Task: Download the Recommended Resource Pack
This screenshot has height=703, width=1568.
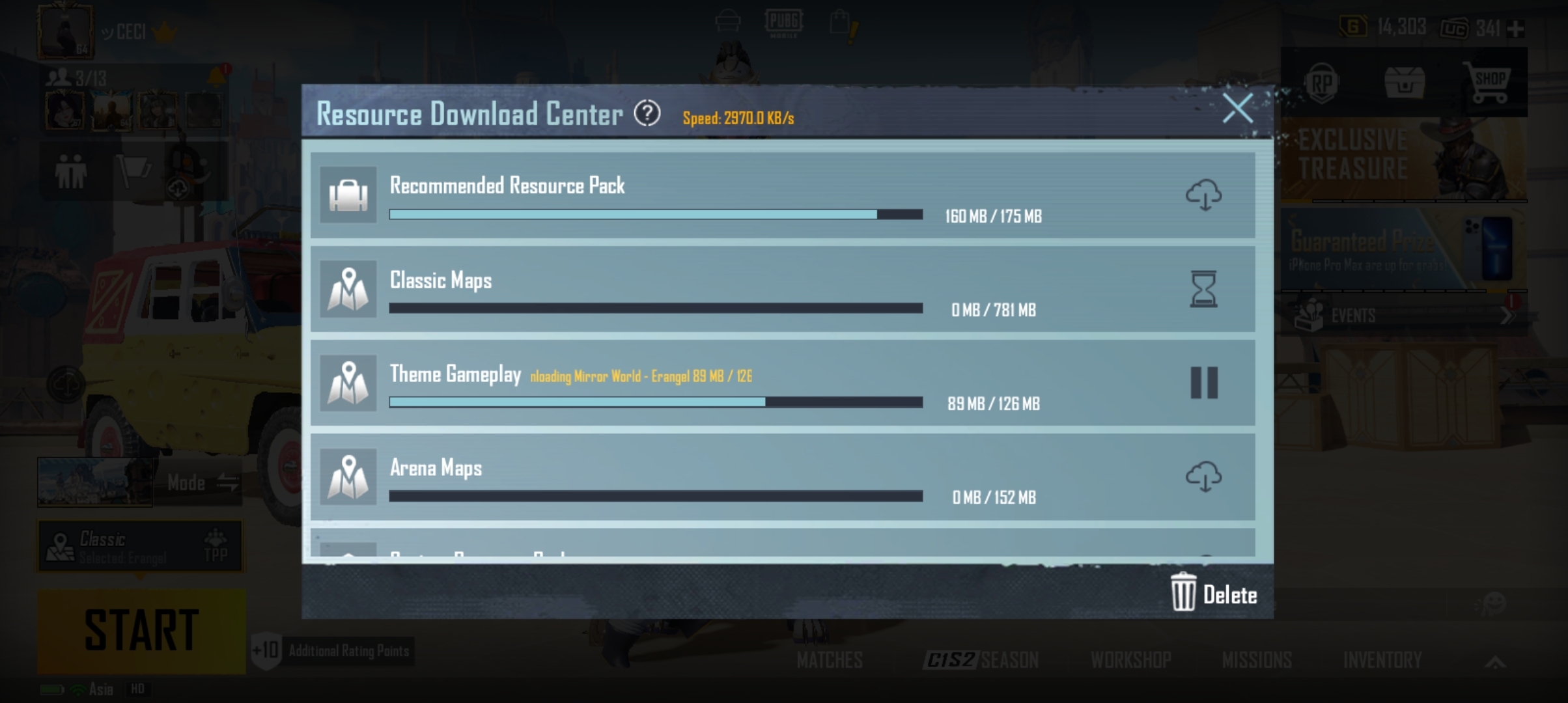Action: [x=1204, y=195]
